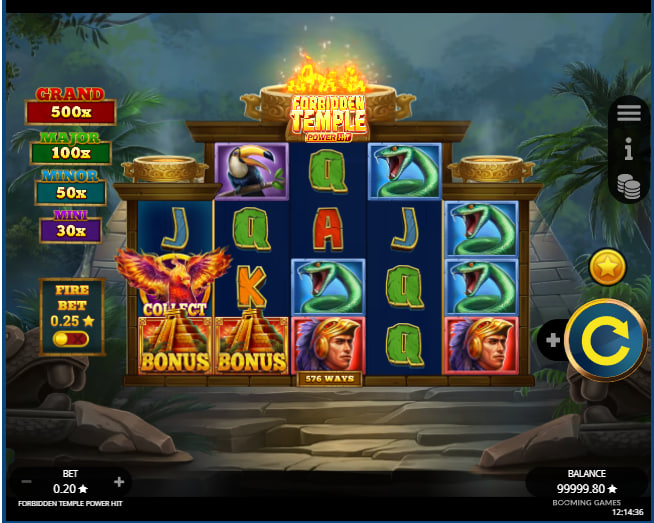654x523 pixels.
Task: Spin the reels with the yellow arrow button
Action: [x=605, y=340]
